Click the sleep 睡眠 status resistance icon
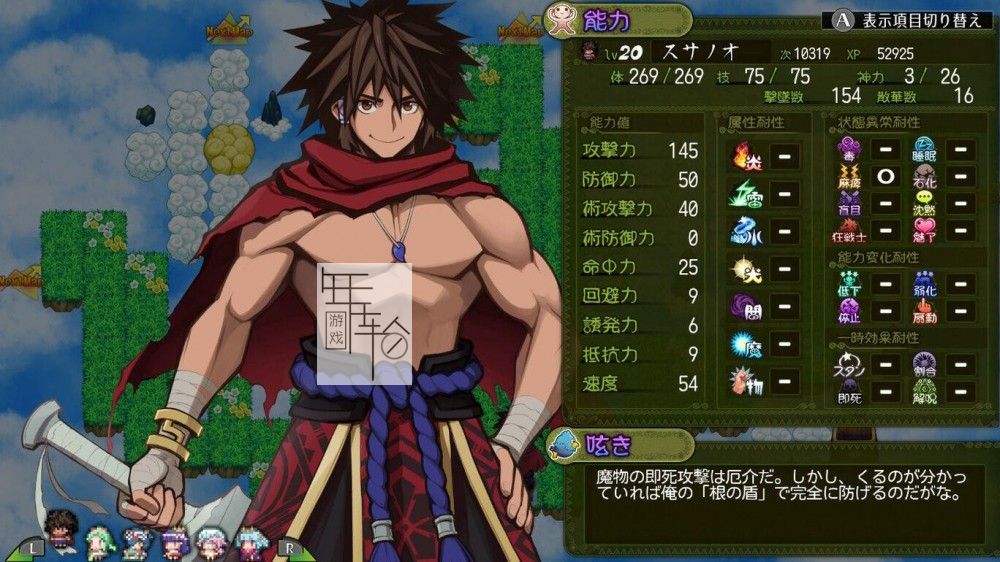 (x=924, y=150)
